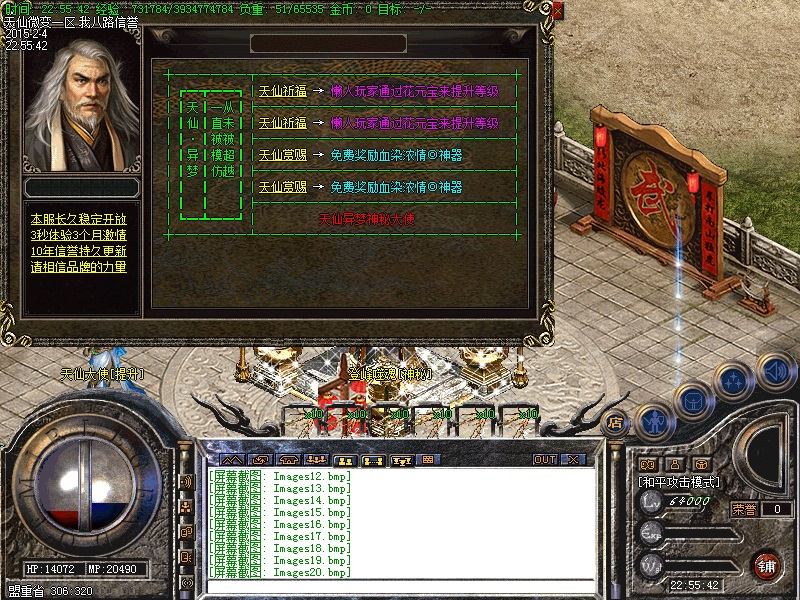The height and width of the screenshot is (600, 800).
Task: Click the 本服长久稳定开放 link
Action: 79,218
